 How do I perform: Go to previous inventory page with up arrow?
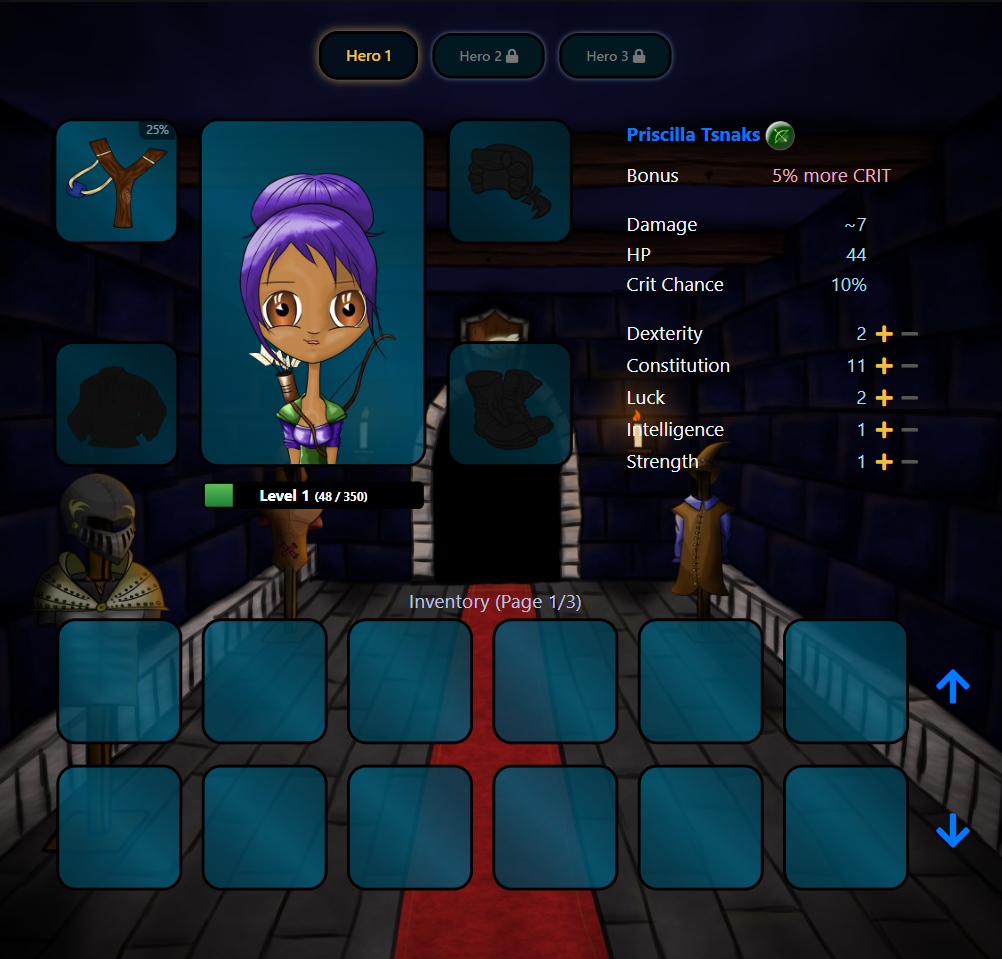952,686
